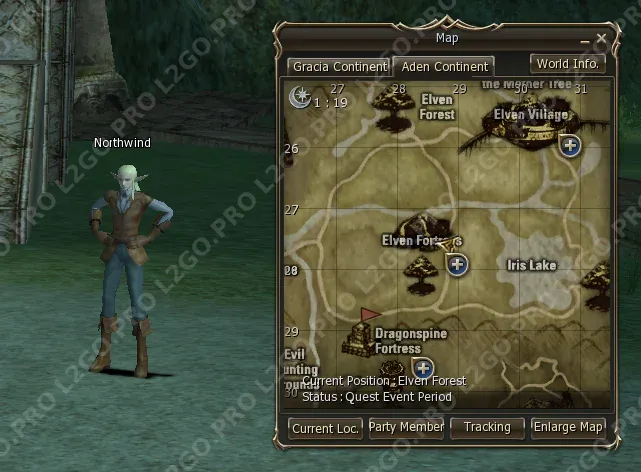Screen dimensions: 641x472
Task: Enlarge the map view
Action: click(568, 428)
